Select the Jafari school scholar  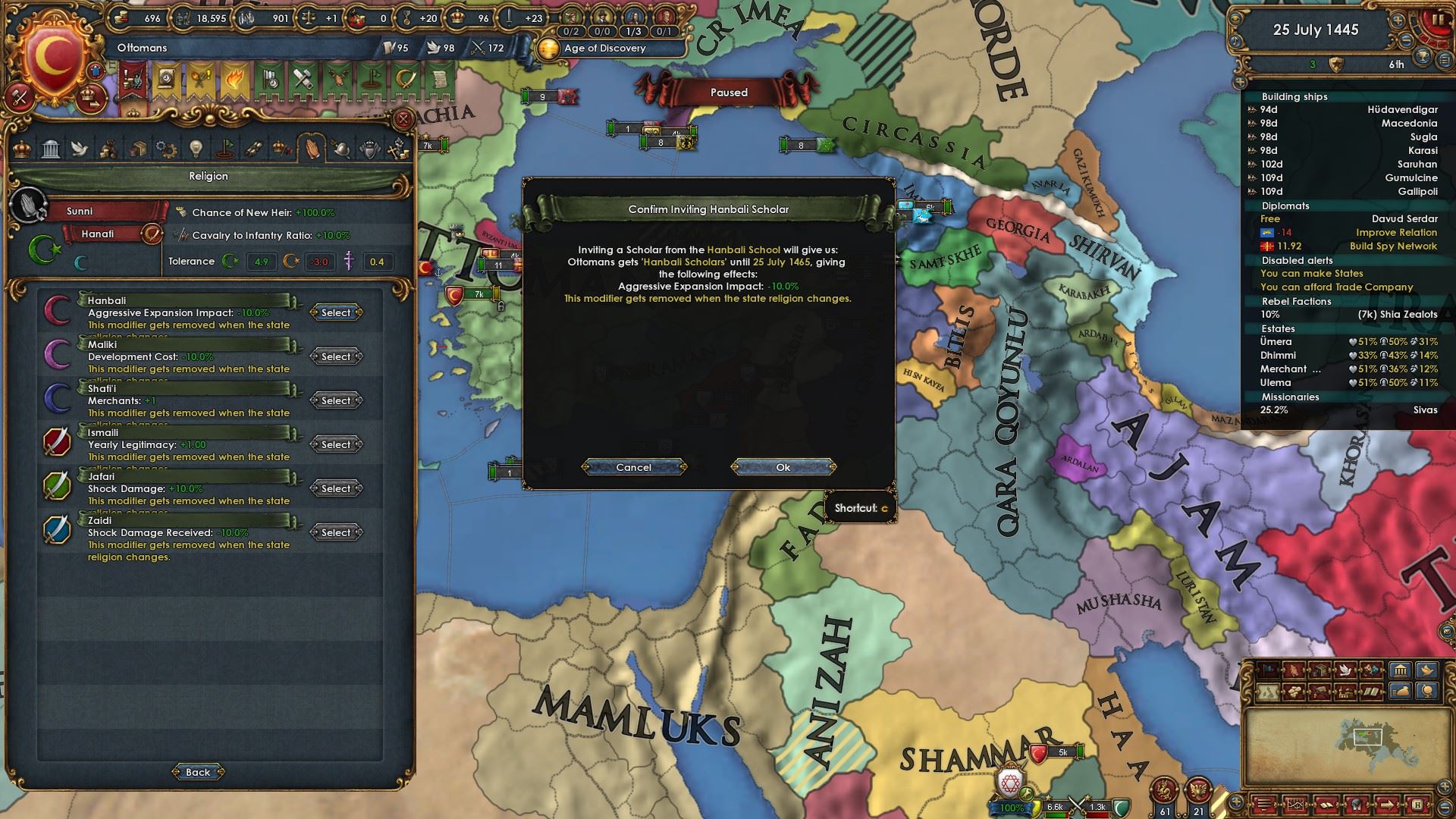(336, 488)
